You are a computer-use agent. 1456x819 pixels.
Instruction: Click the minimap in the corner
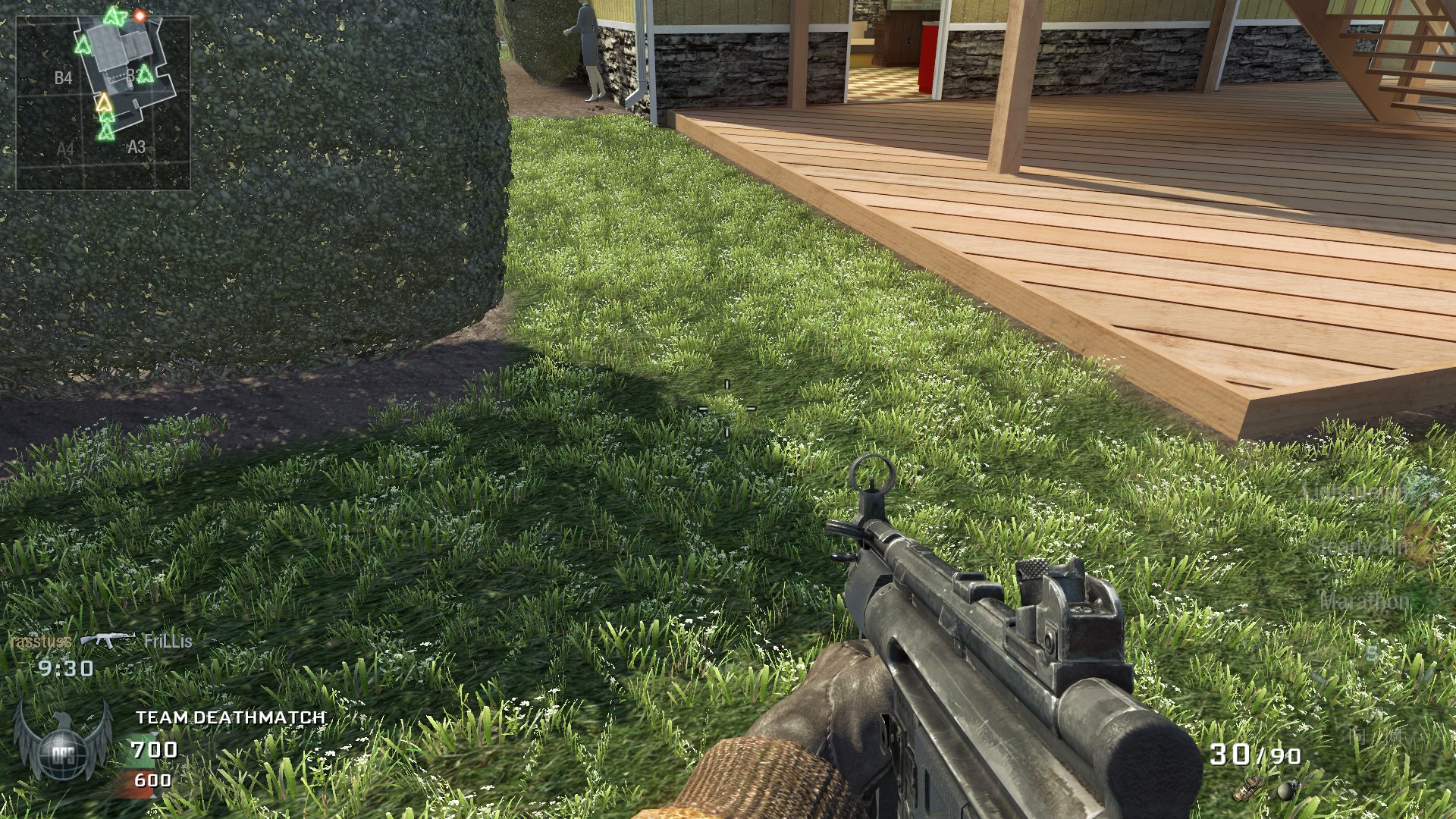click(x=103, y=102)
